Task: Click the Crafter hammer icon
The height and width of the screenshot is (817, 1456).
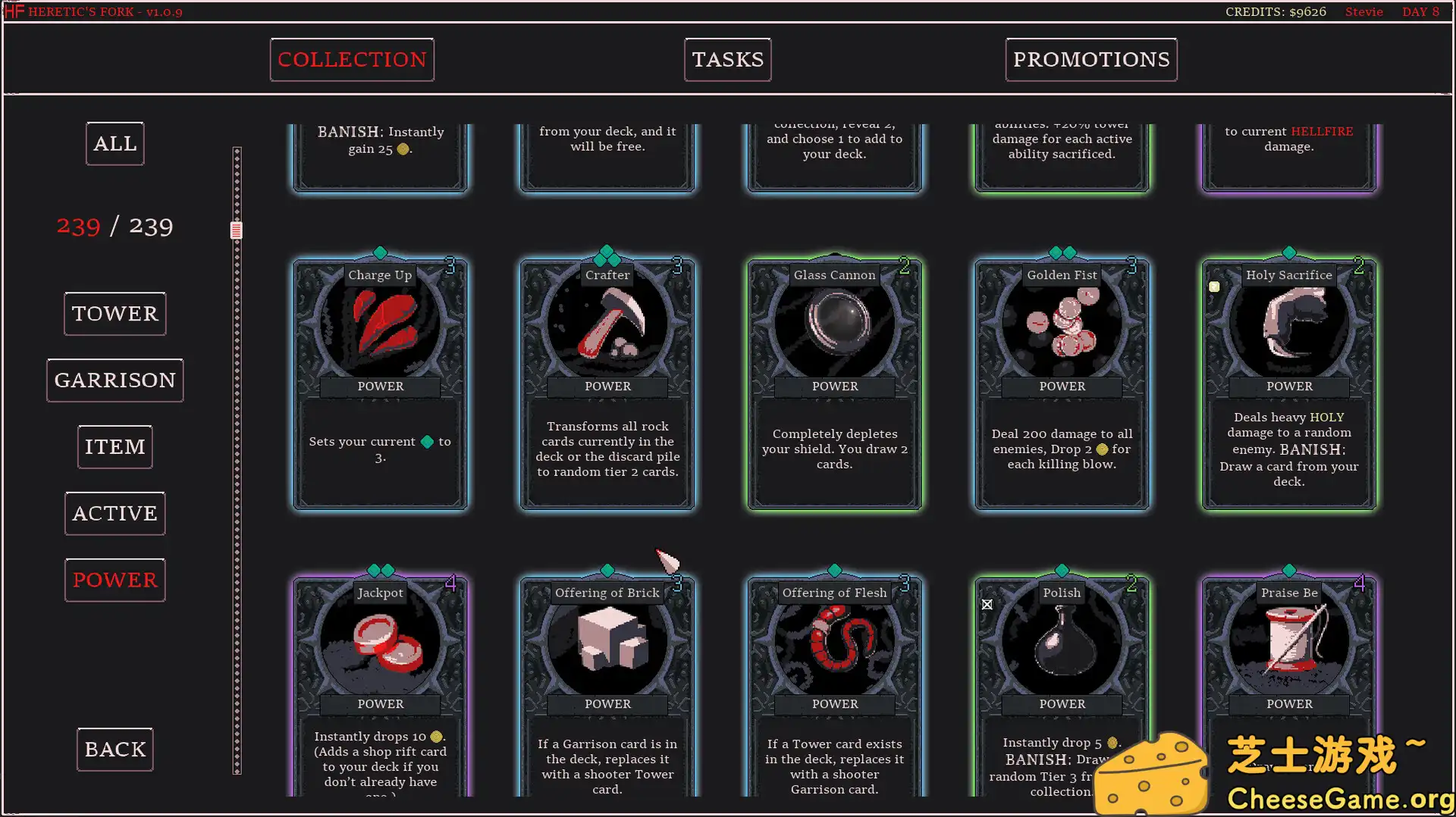Action: (607, 324)
